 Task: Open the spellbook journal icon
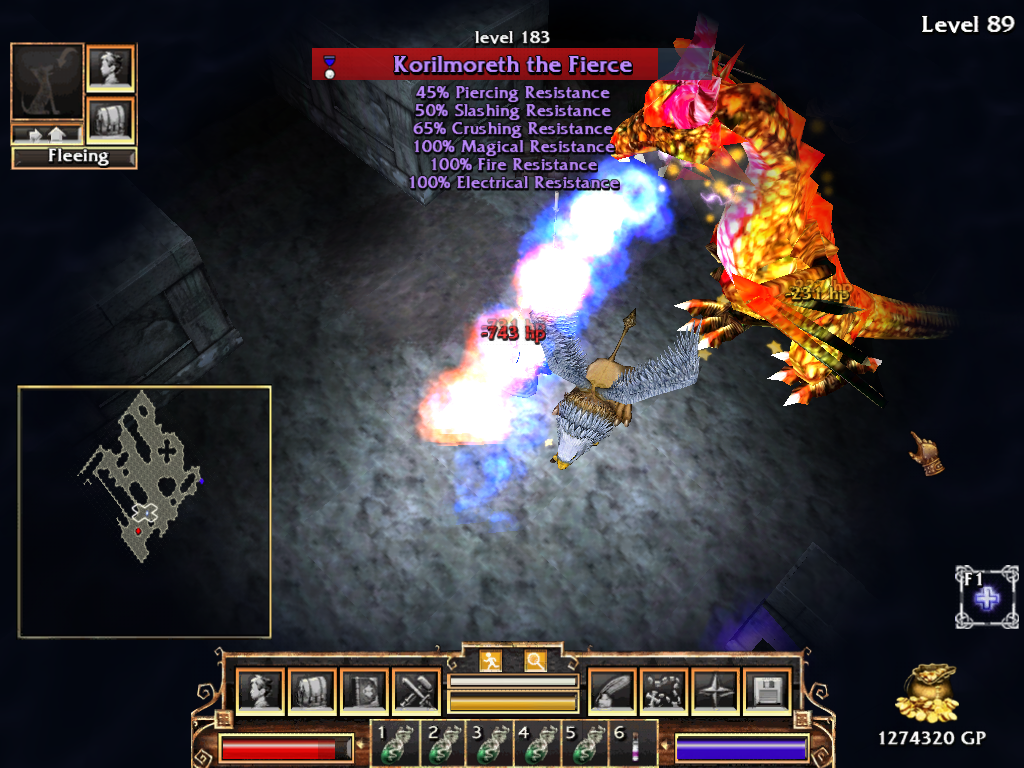(x=363, y=691)
